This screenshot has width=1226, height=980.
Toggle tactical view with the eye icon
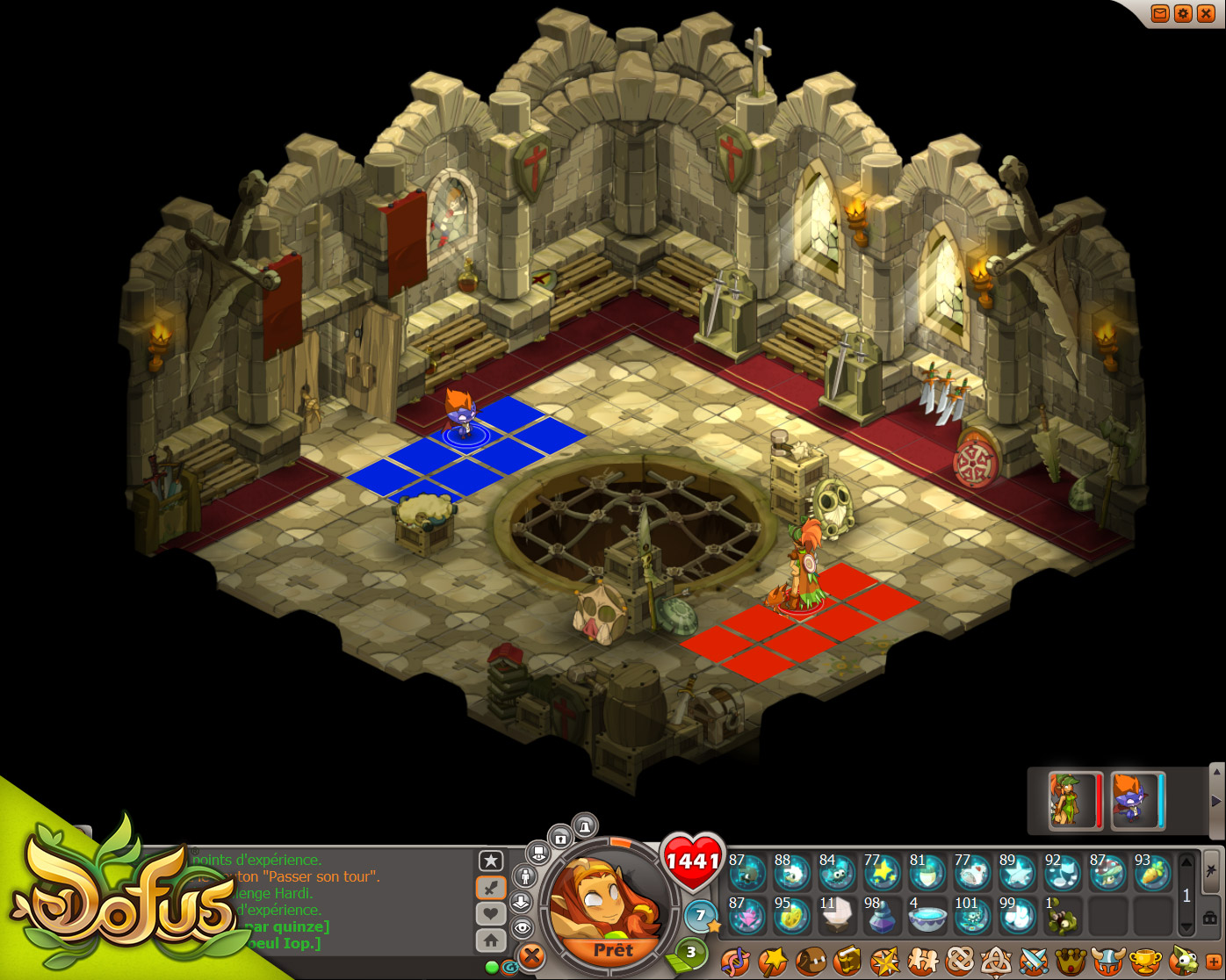tap(522, 926)
